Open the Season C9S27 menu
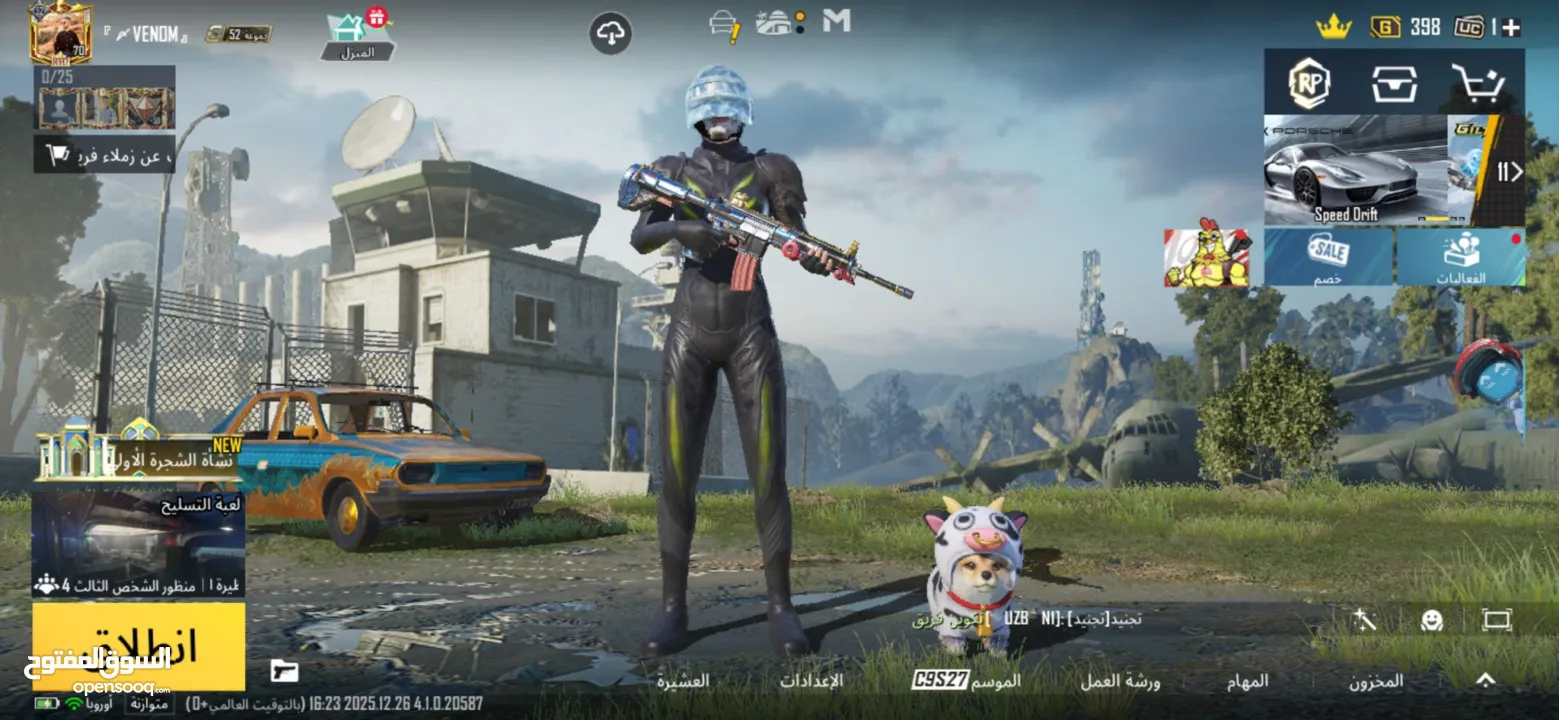1559x720 pixels. pyautogui.click(x=966, y=681)
